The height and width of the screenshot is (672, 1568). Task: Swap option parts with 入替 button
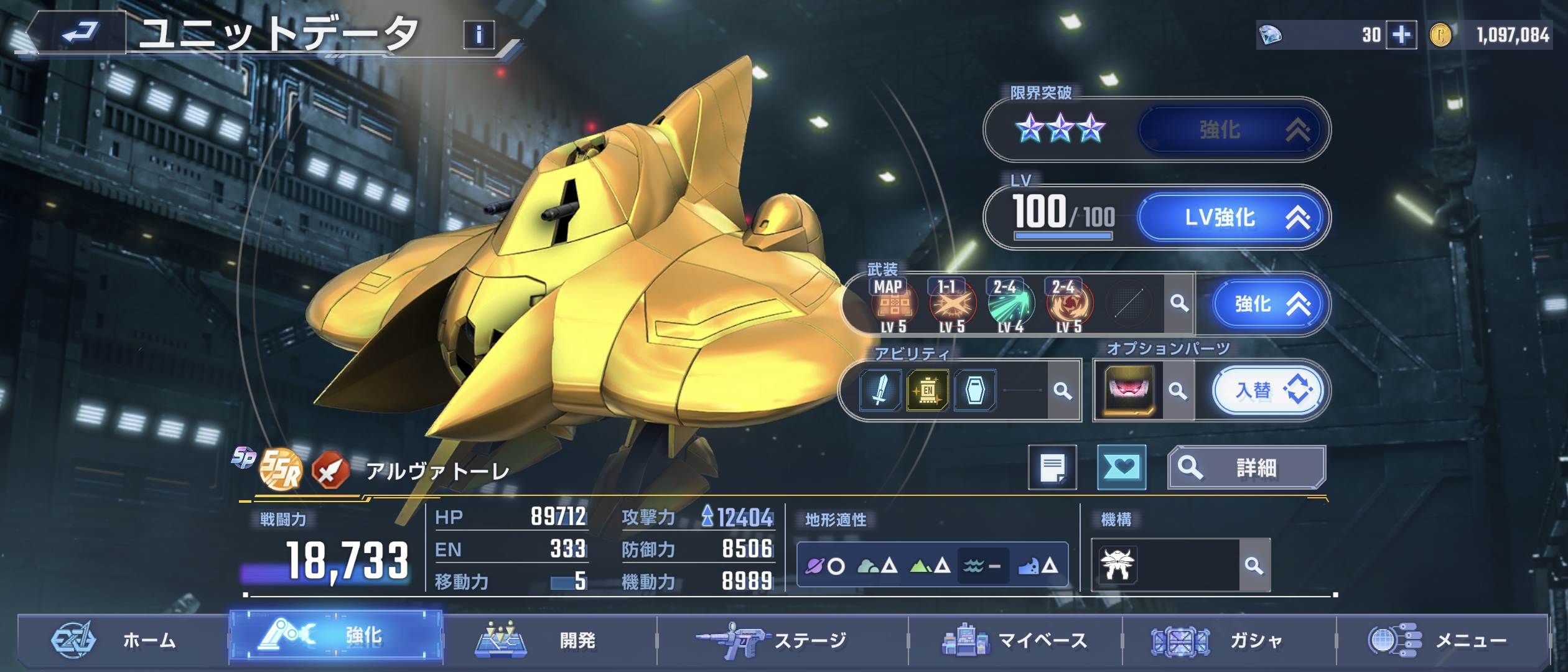[x=1269, y=391]
